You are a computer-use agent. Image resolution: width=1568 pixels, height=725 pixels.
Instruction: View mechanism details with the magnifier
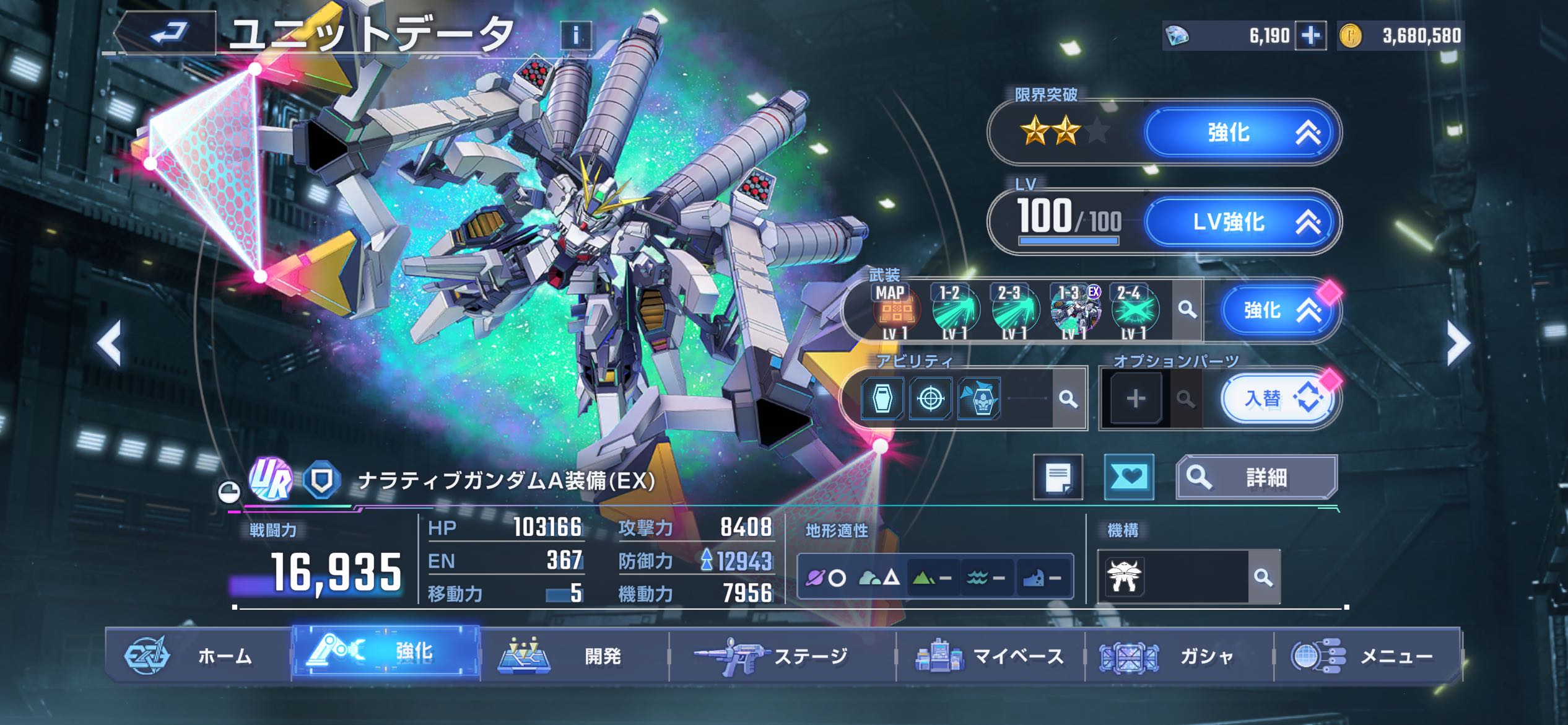tap(1263, 578)
